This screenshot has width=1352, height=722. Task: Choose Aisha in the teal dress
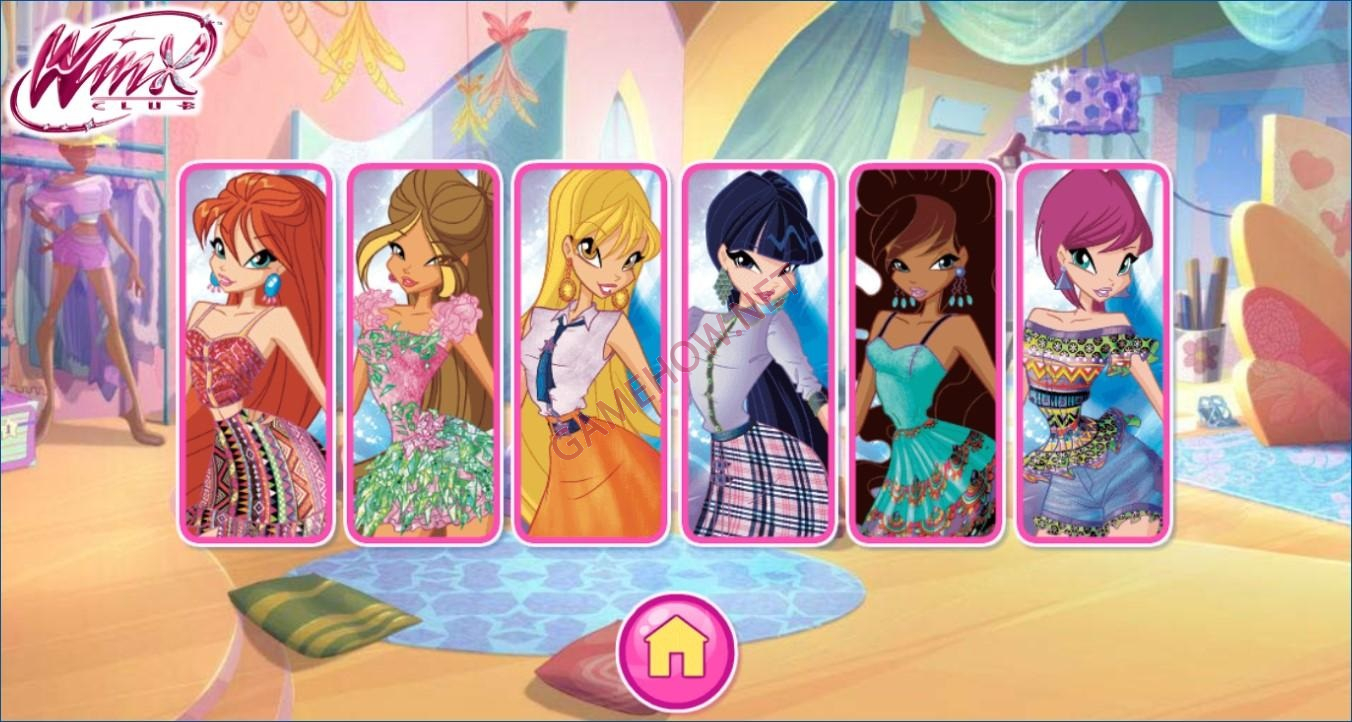coord(926,353)
